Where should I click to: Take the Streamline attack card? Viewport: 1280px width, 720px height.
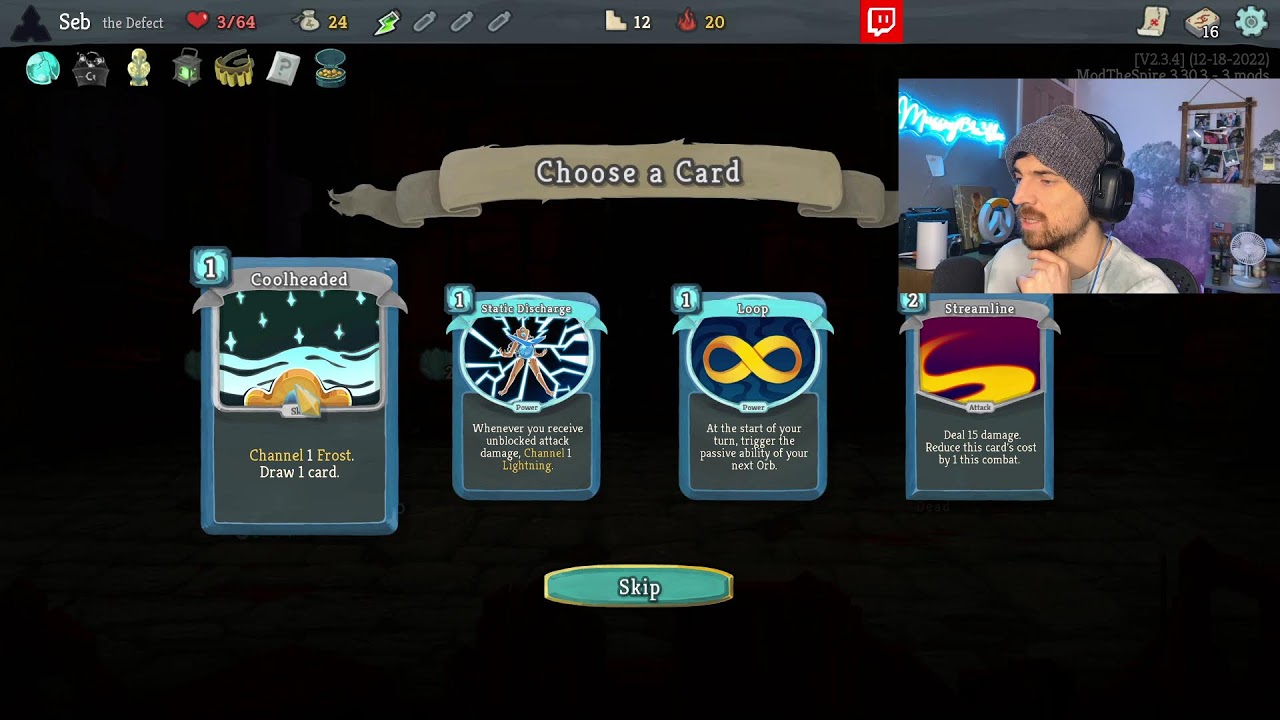pyautogui.click(x=979, y=396)
